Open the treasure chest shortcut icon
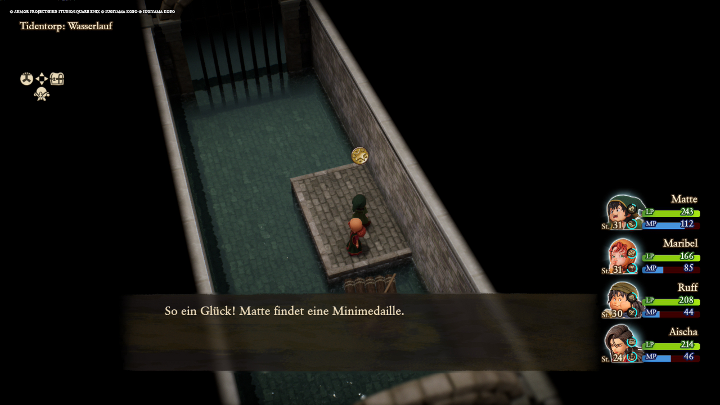 click(x=57, y=79)
